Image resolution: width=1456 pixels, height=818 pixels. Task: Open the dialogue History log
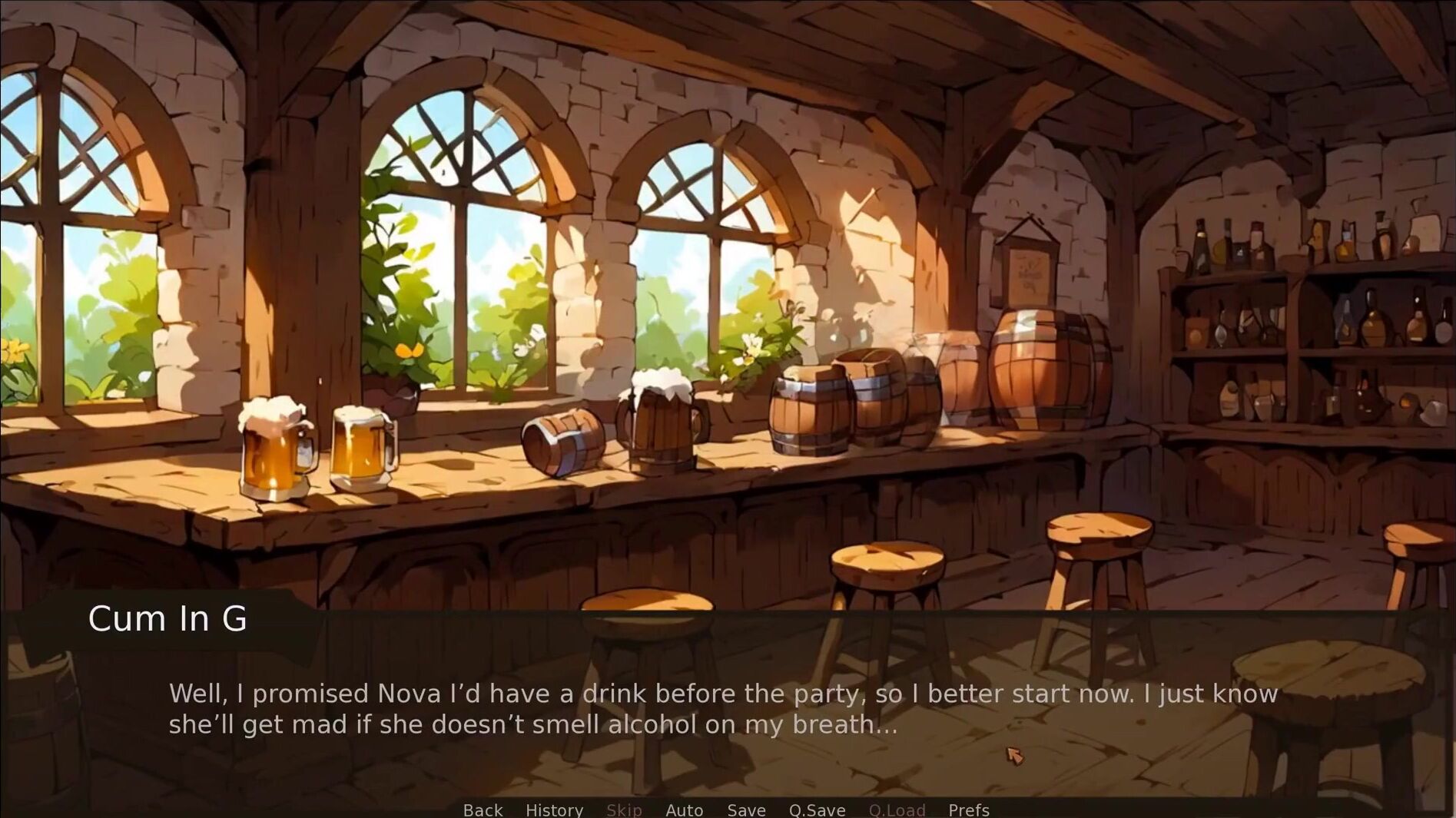(x=554, y=810)
